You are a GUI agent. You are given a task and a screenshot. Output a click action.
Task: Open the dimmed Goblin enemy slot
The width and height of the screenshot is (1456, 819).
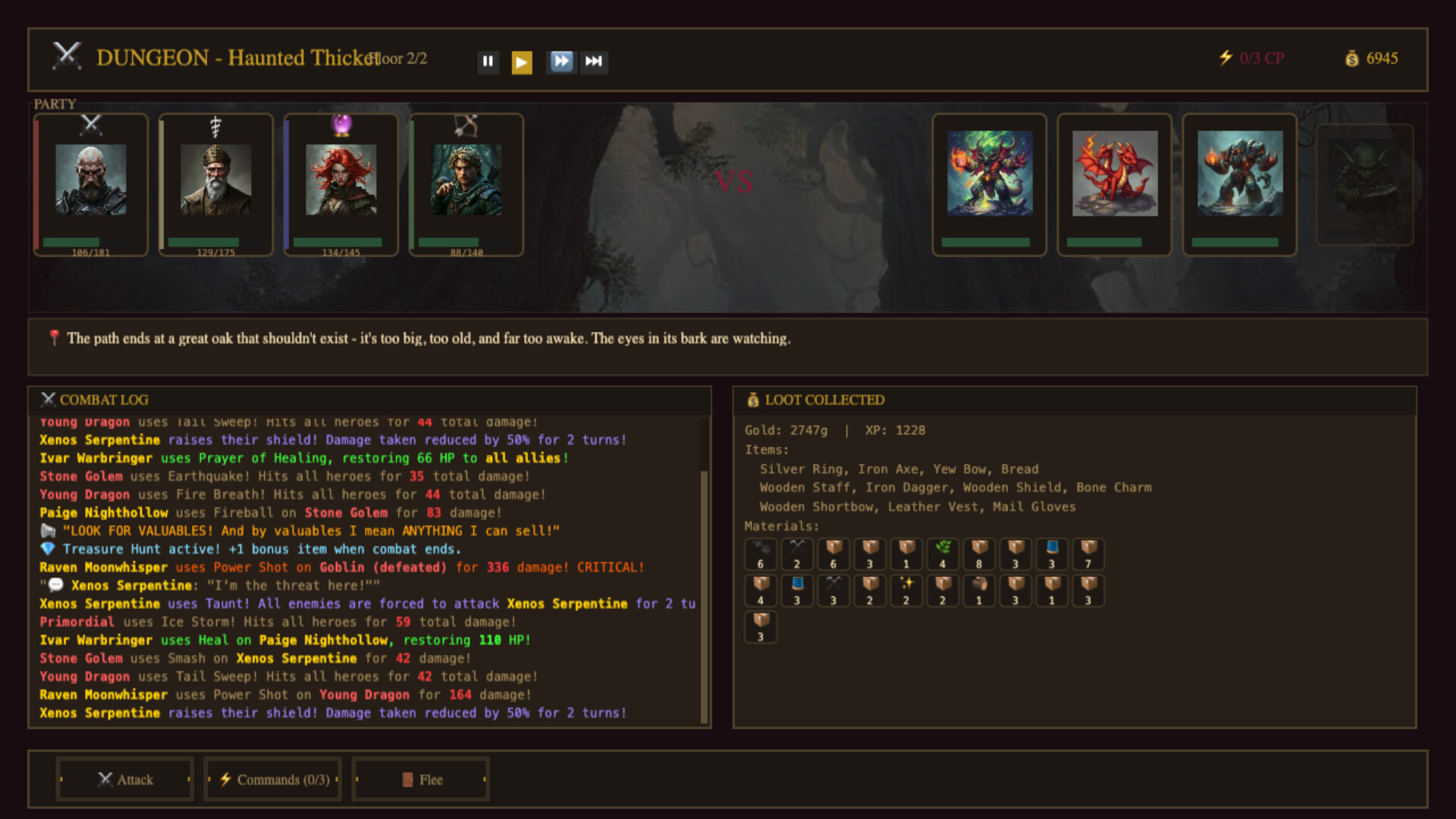tap(1365, 184)
